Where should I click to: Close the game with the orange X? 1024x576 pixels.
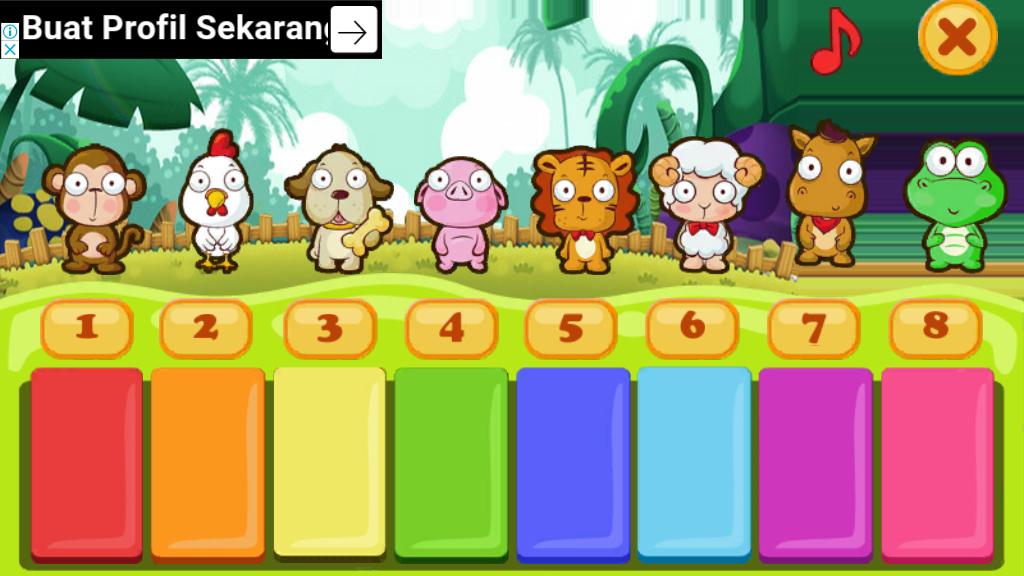957,38
